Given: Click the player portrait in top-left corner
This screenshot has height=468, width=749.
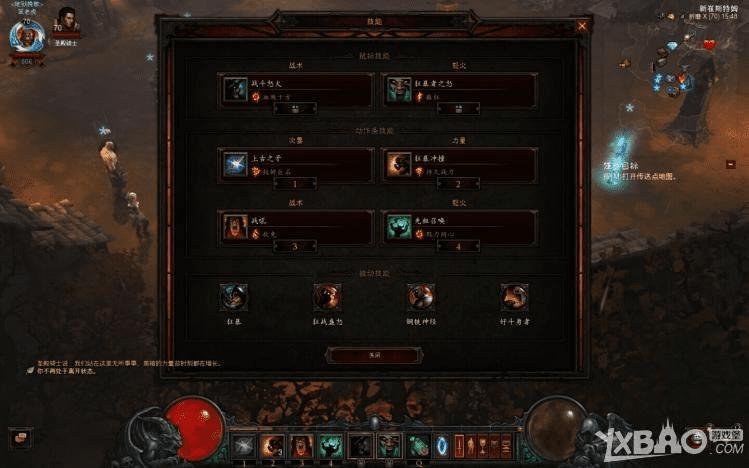Looking at the screenshot, I should 26,37.
